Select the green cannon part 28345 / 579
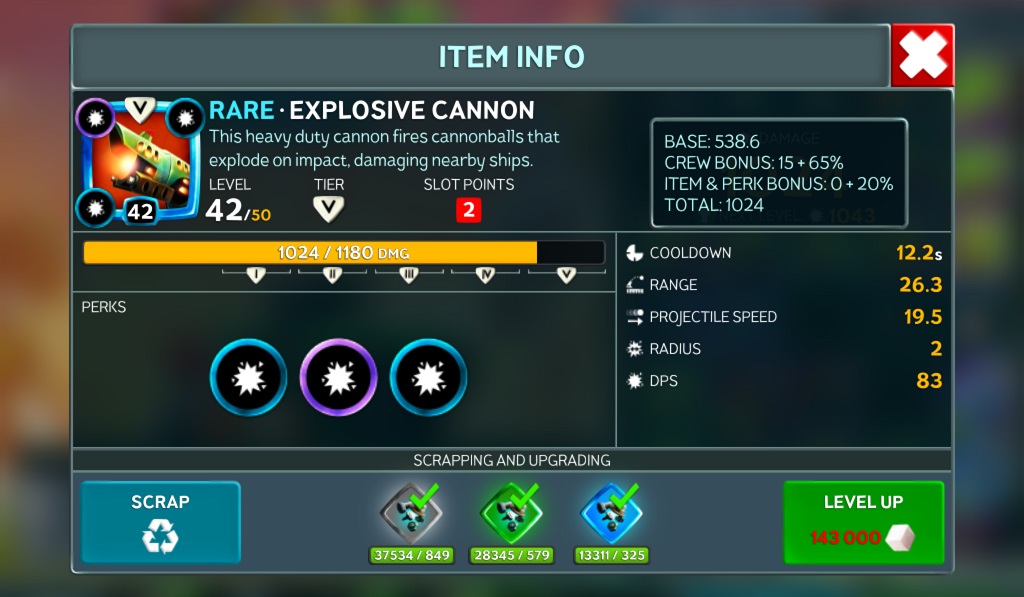This screenshot has height=597, width=1024. coord(511,514)
